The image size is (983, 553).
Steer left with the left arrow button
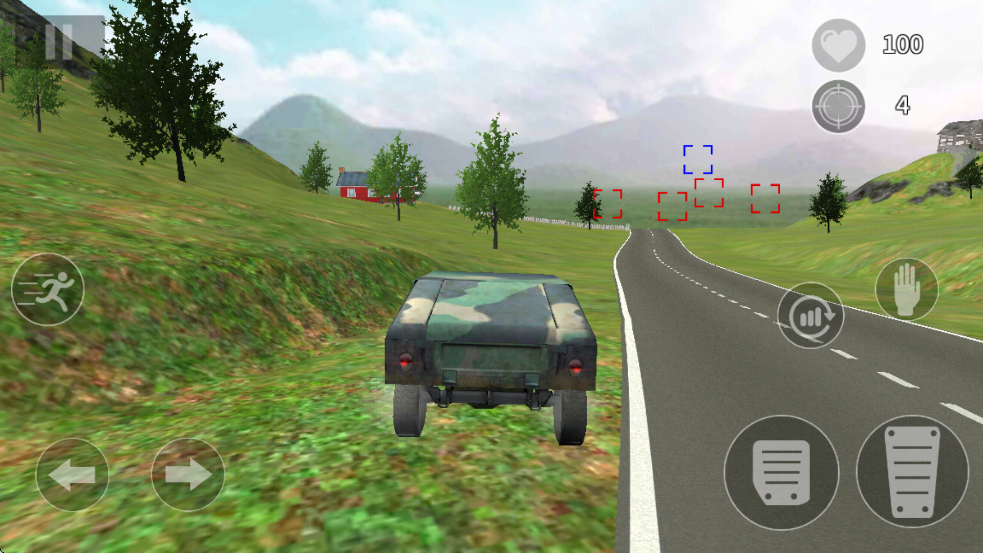(73, 475)
